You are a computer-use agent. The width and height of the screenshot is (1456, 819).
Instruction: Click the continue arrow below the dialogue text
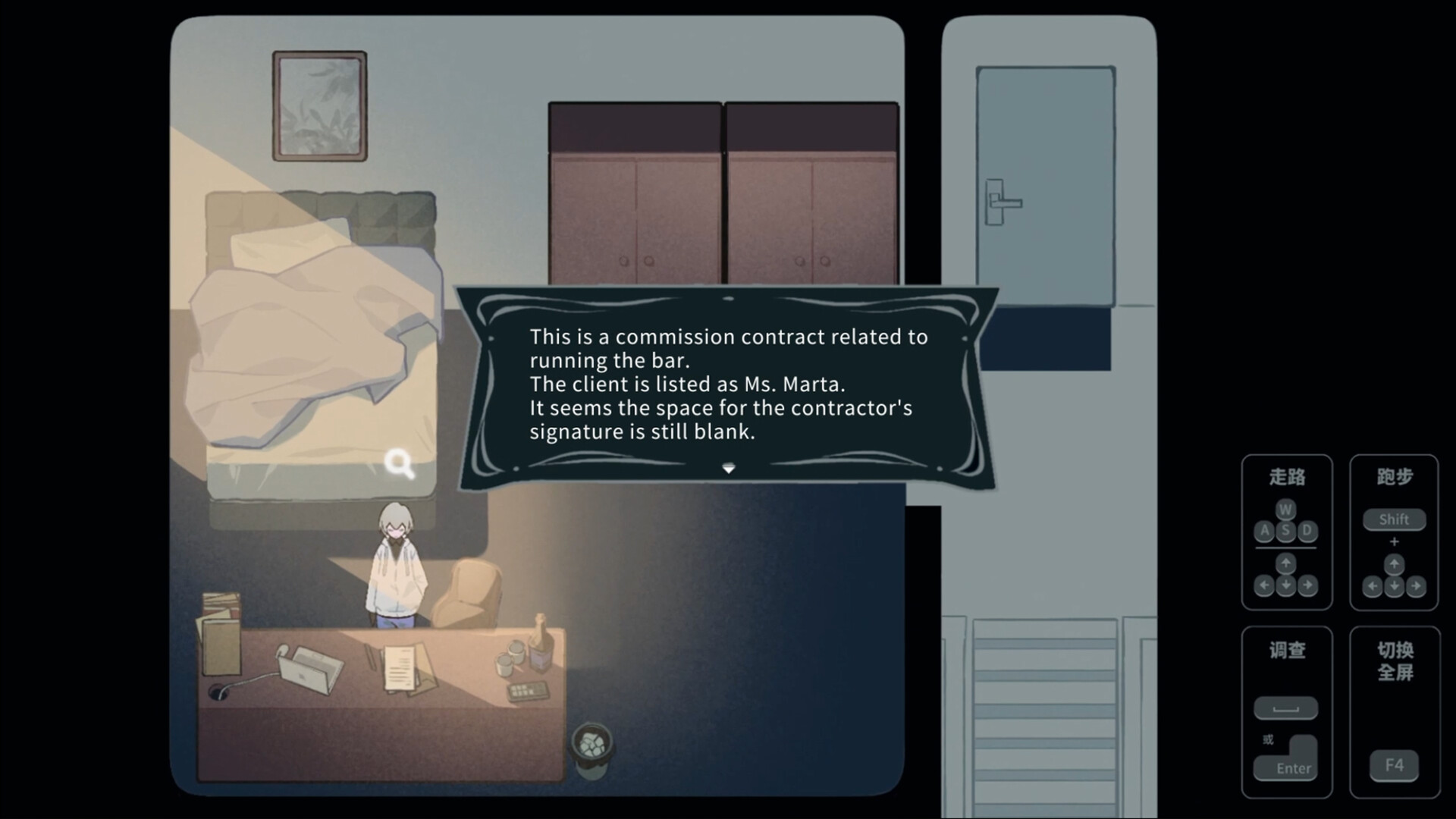[729, 469]
